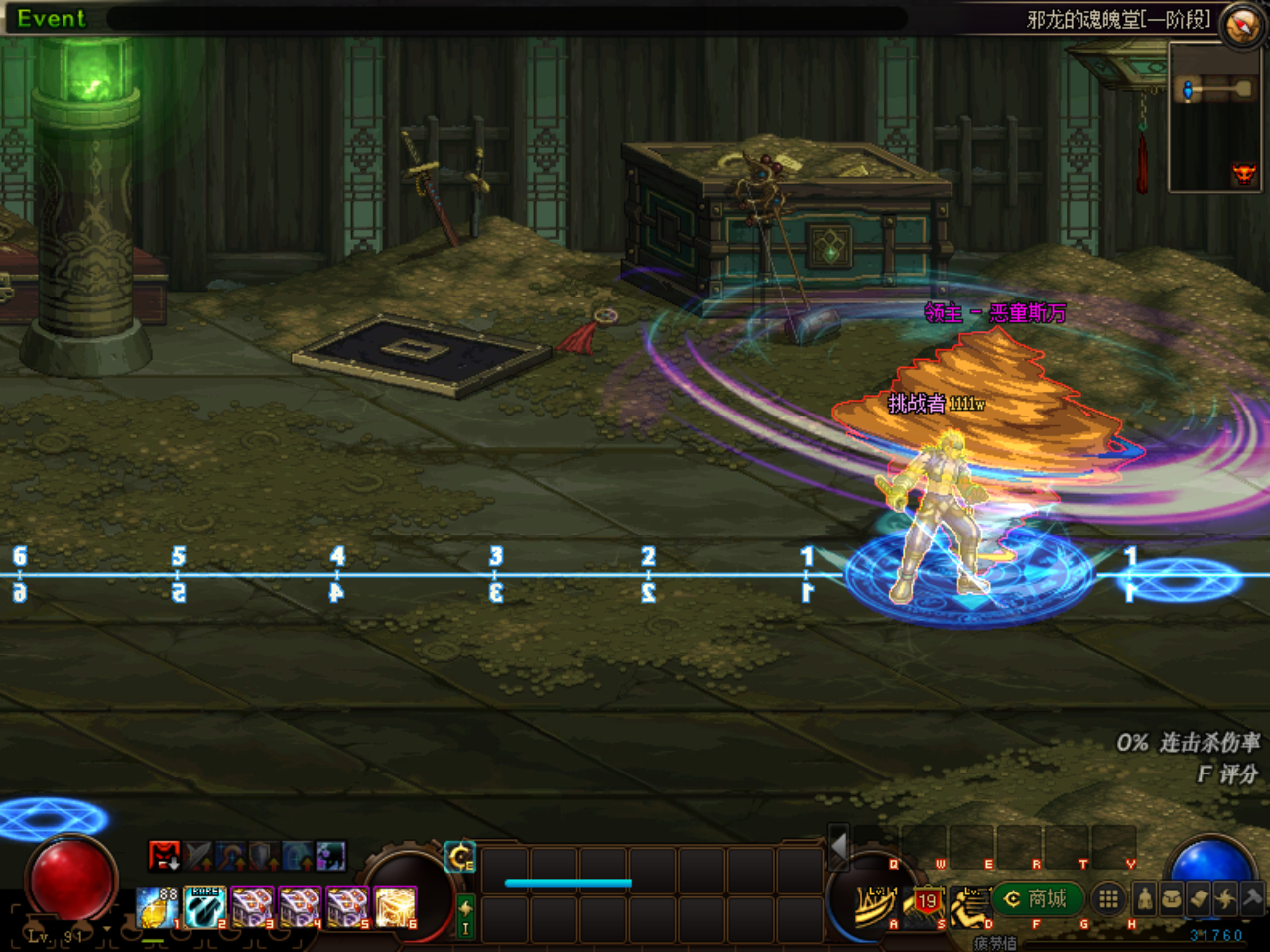The width and height of the screenshot is (1270, 952).
Task: Open the game menu grid icon
Action: point(1108,899)
